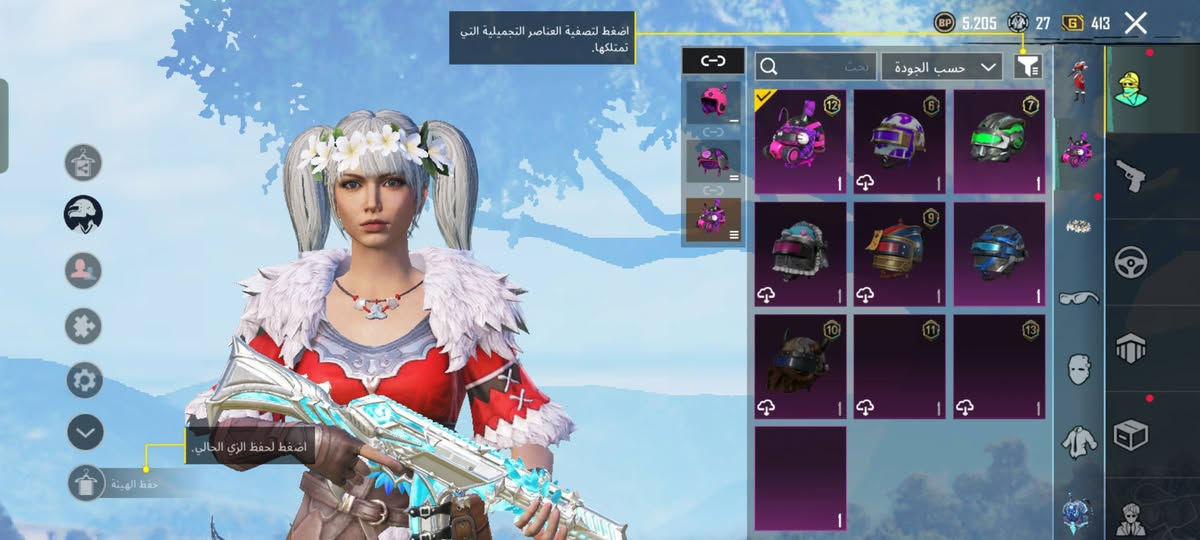Select the green visor helmet skin
Viewport: 1200px width, 540px height.
tap(999, 141)
